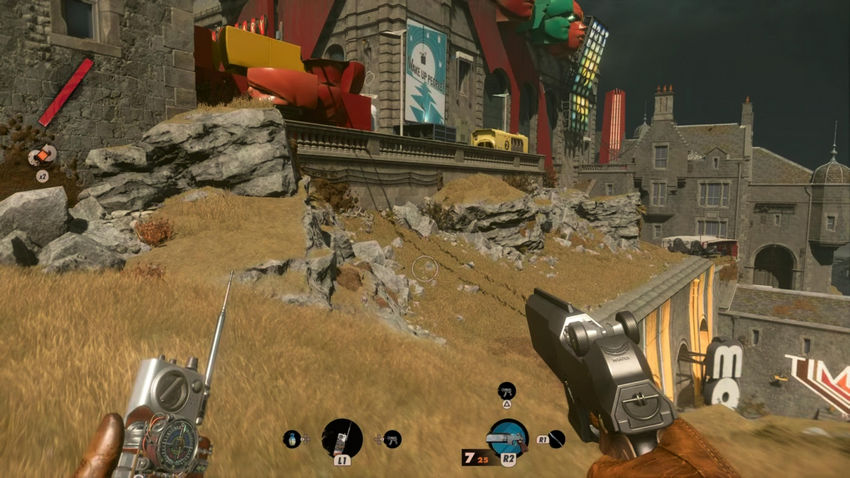Switch to the gun icon above the pistol

[x=506, y=390]
